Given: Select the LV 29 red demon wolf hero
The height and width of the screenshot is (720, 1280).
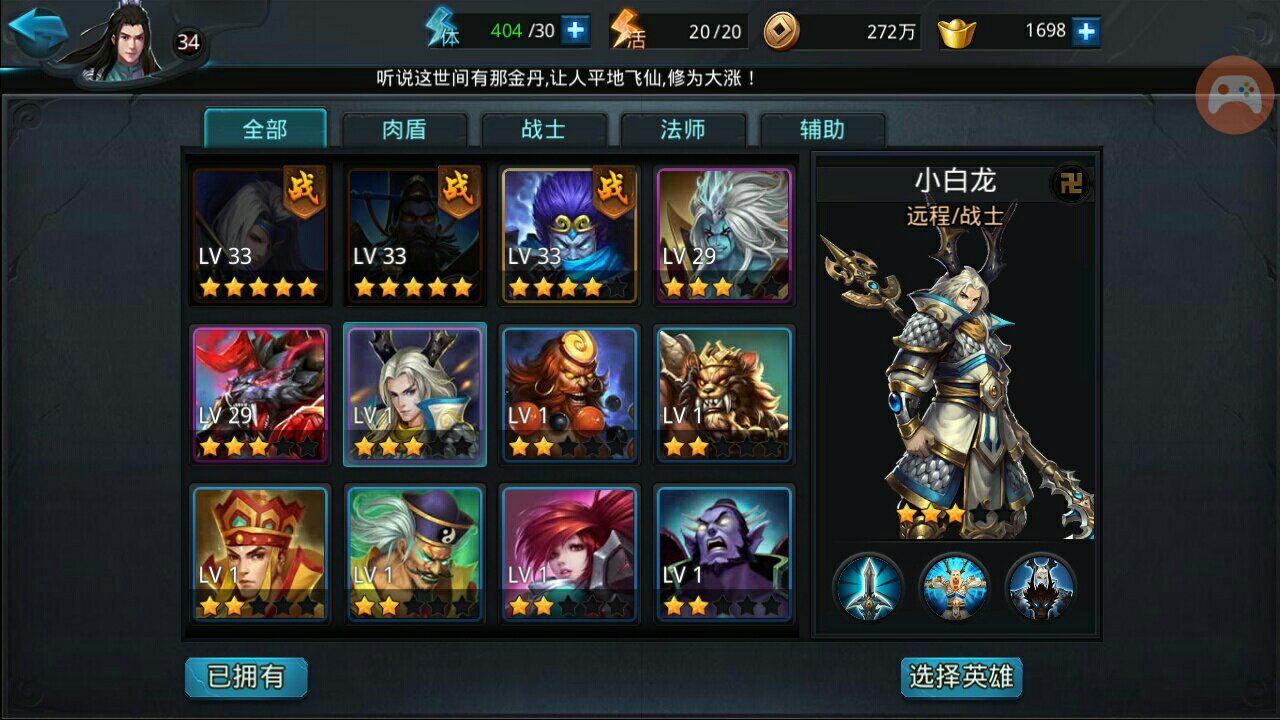Looking at the screenshot, I should coord(260,393).
